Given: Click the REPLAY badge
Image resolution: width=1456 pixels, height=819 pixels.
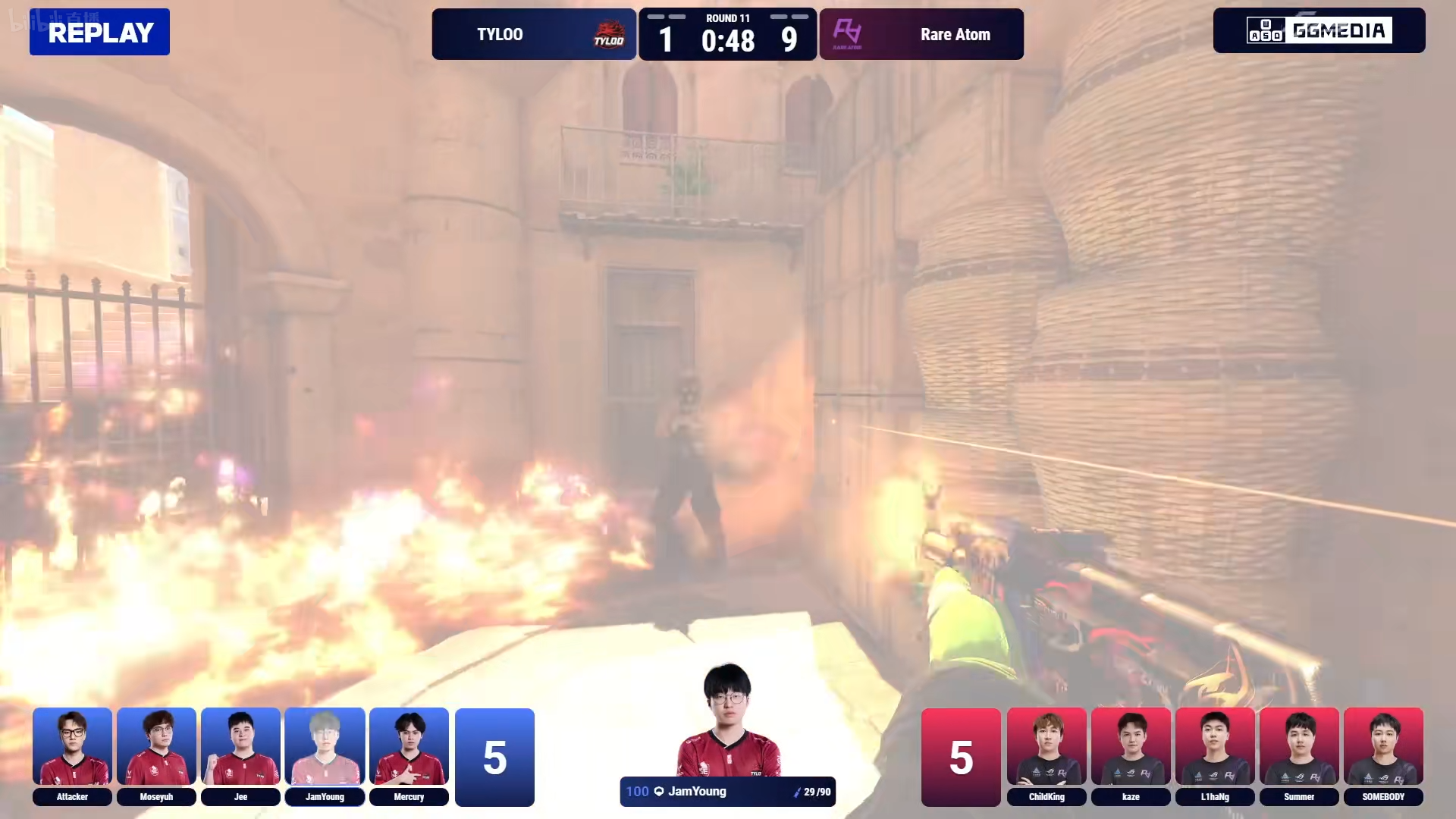Looking at the screenshot, I should (99, 32).
